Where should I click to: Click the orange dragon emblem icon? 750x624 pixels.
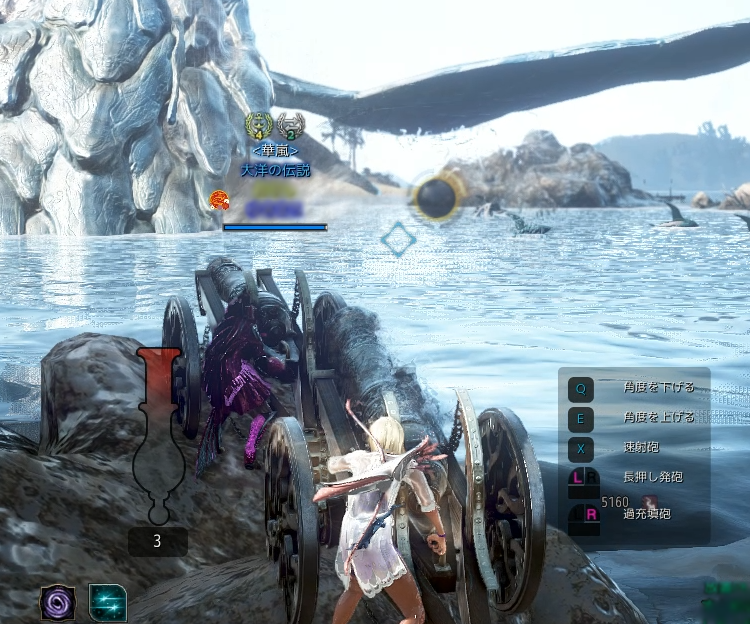218,200
